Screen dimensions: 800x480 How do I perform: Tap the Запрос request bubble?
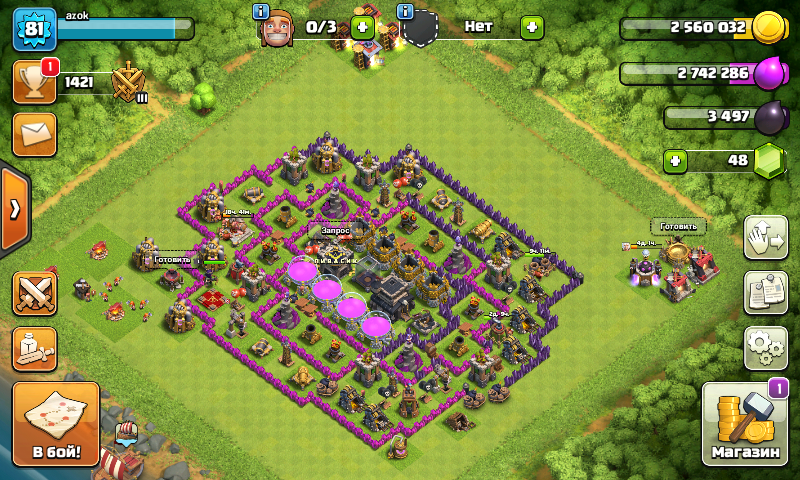tap(334, 230)
